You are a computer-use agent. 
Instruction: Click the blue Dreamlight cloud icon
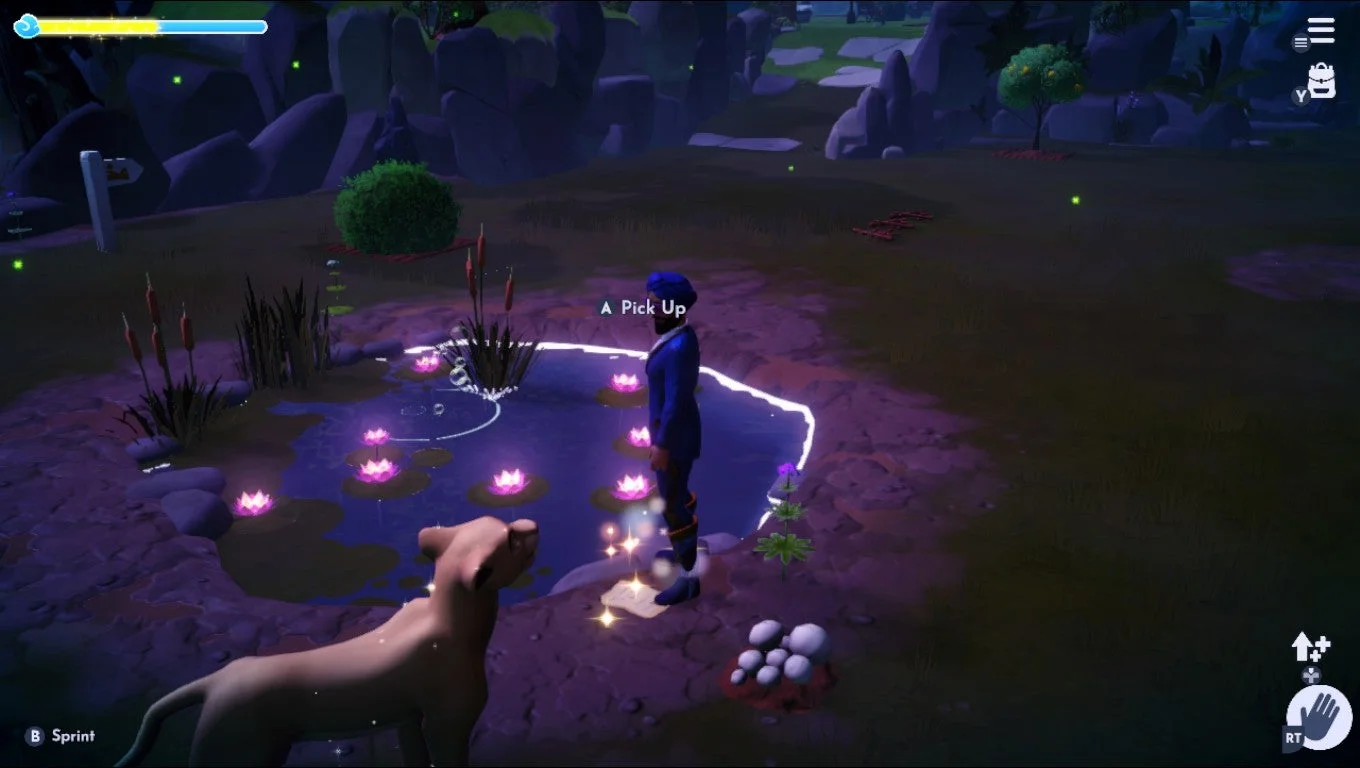[x=27, y=26]
